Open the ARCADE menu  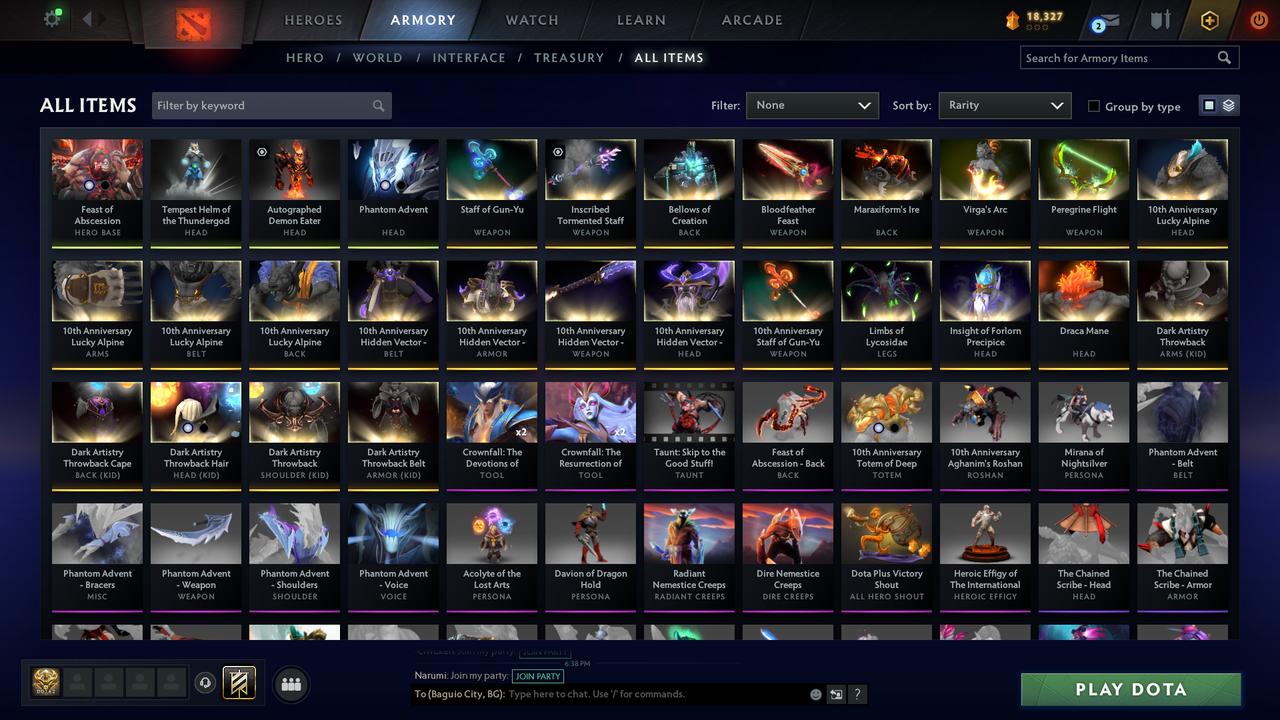pyautogui.click(x=751, y=20)
